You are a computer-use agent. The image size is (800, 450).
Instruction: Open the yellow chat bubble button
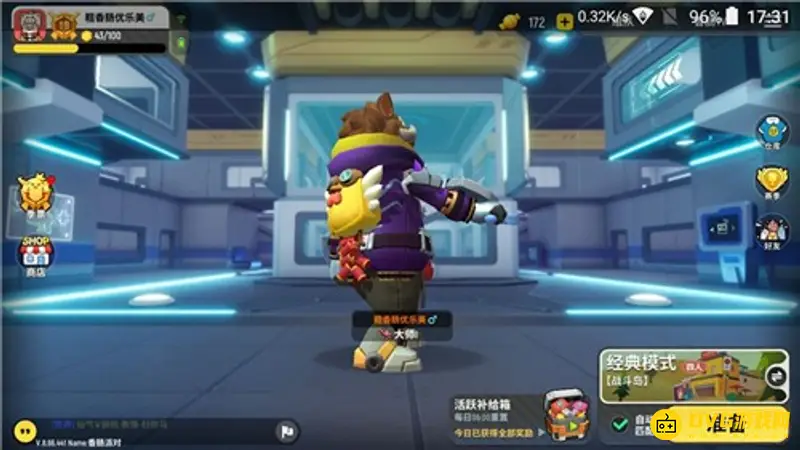(x=22, y=430)
